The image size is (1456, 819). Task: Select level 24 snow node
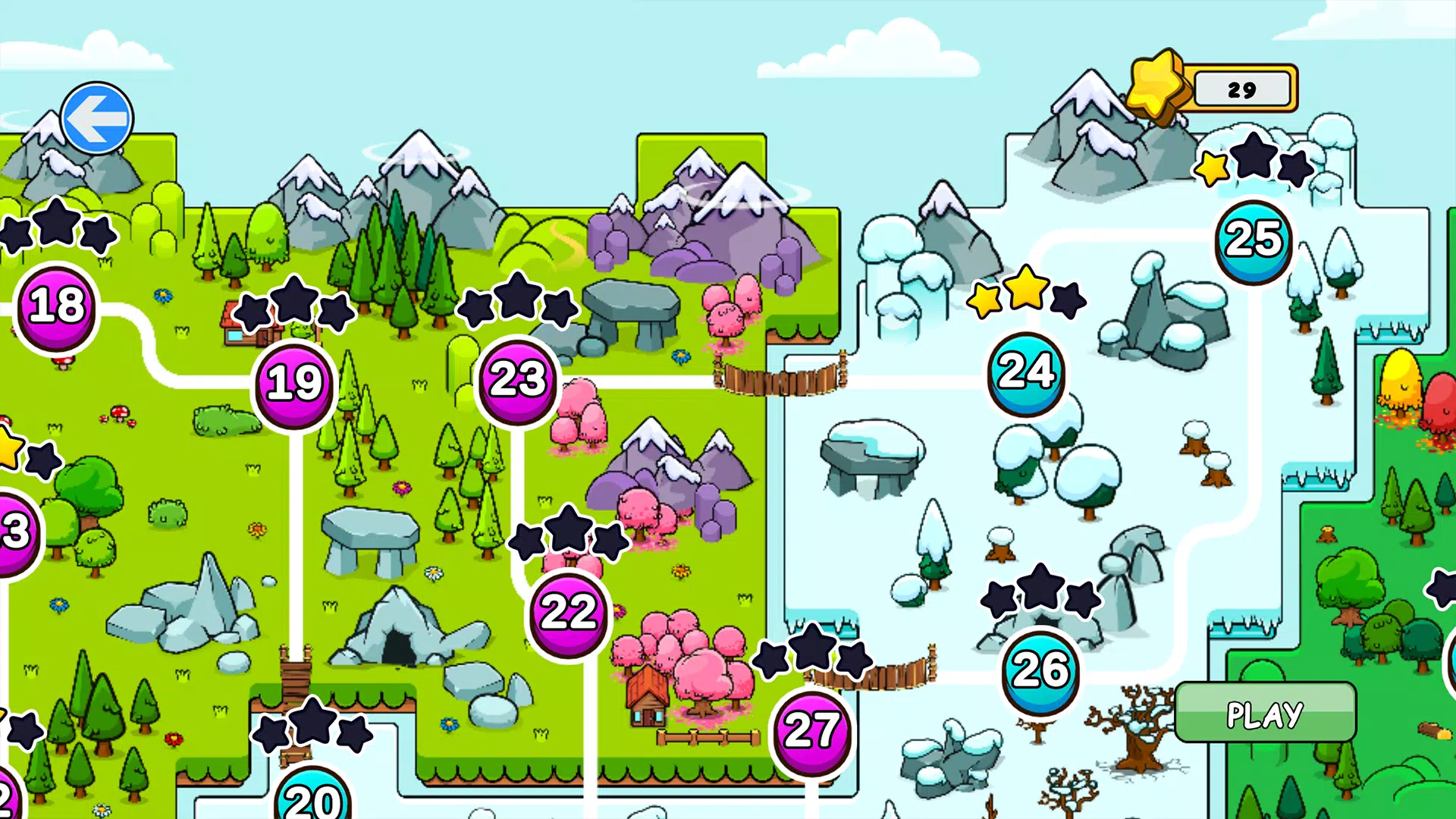click(x=1026, y=372)
